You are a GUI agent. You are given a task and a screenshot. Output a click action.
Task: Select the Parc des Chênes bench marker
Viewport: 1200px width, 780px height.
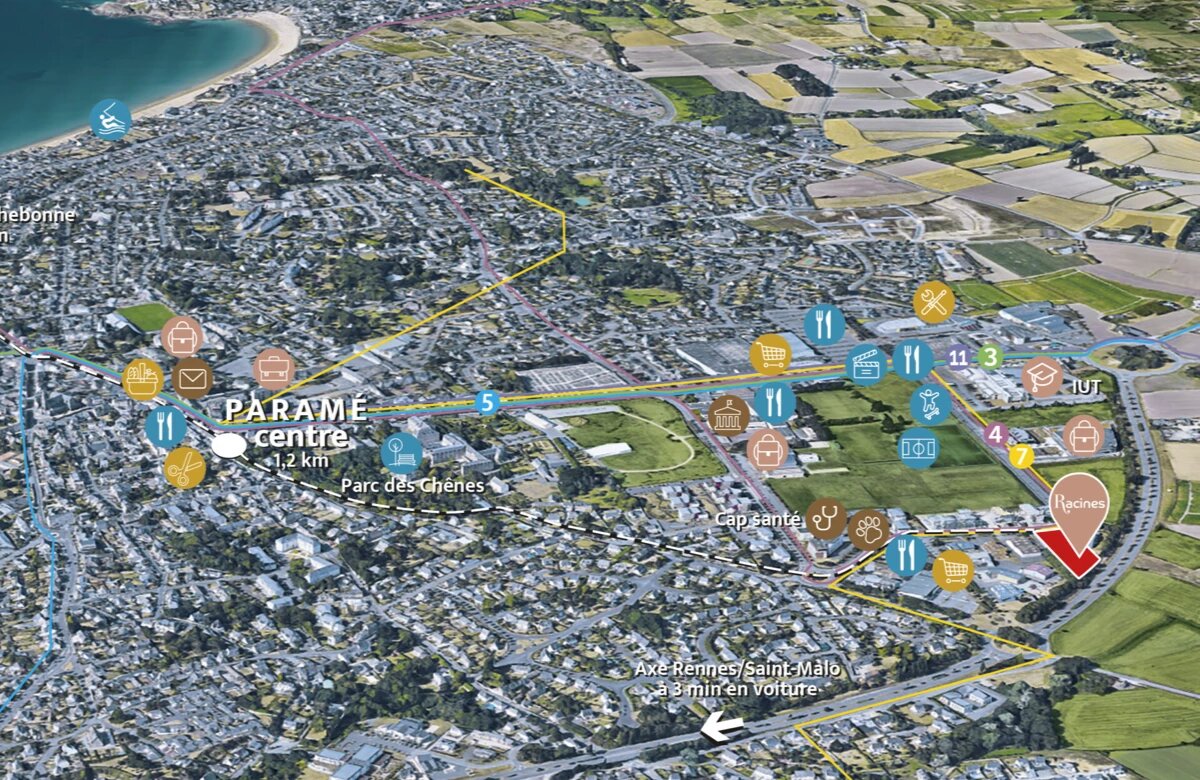click(401, 452)
